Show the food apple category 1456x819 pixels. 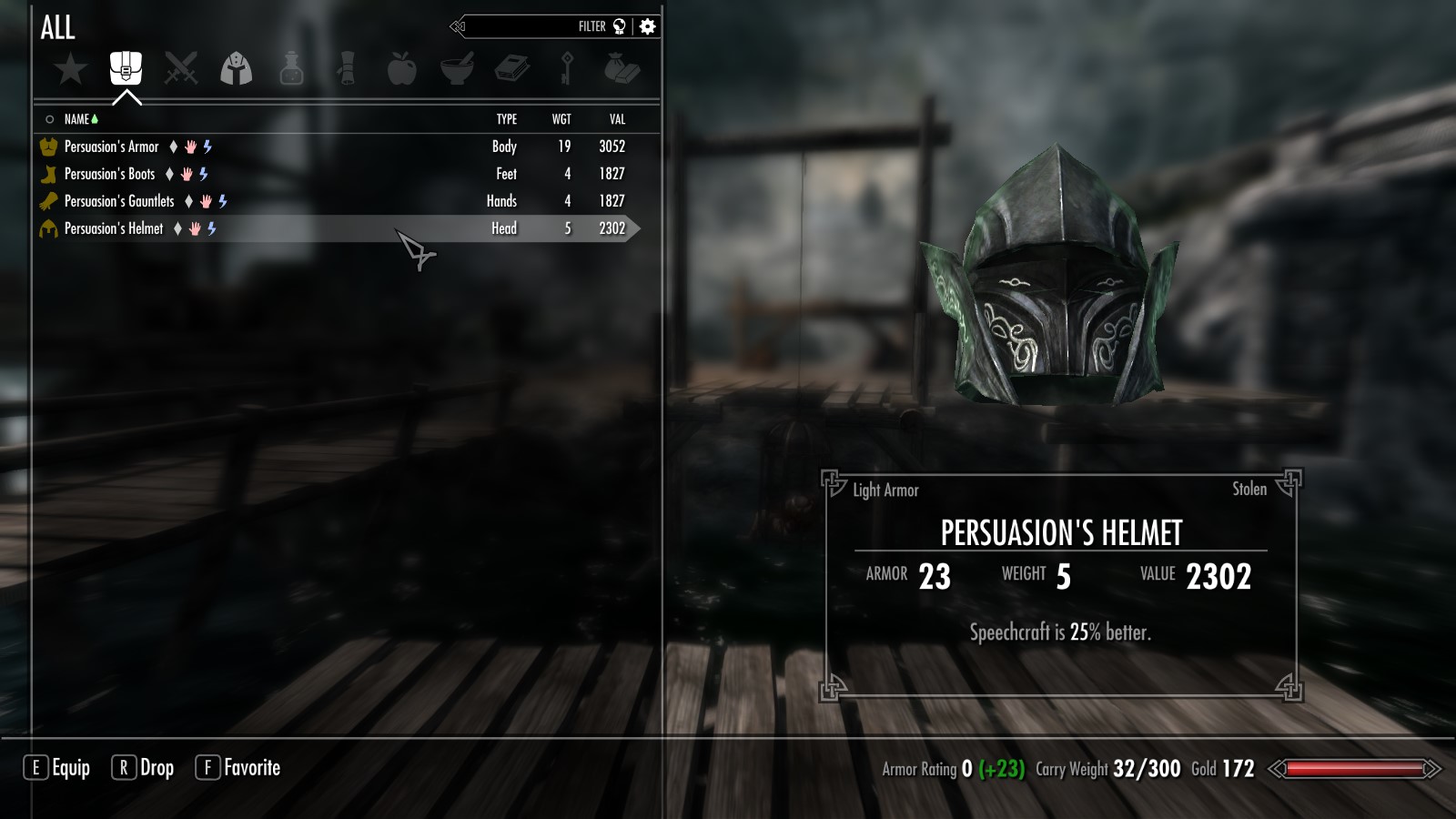pos(401,68)
